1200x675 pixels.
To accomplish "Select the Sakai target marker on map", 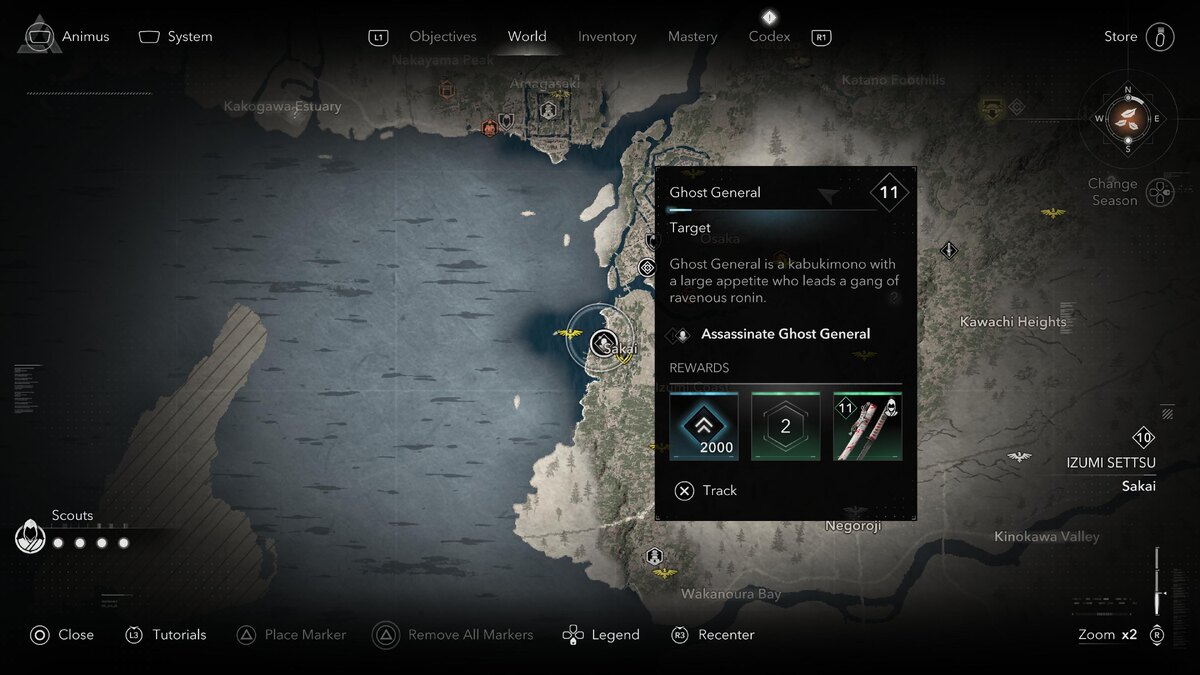I will click(x=602, y=344).
